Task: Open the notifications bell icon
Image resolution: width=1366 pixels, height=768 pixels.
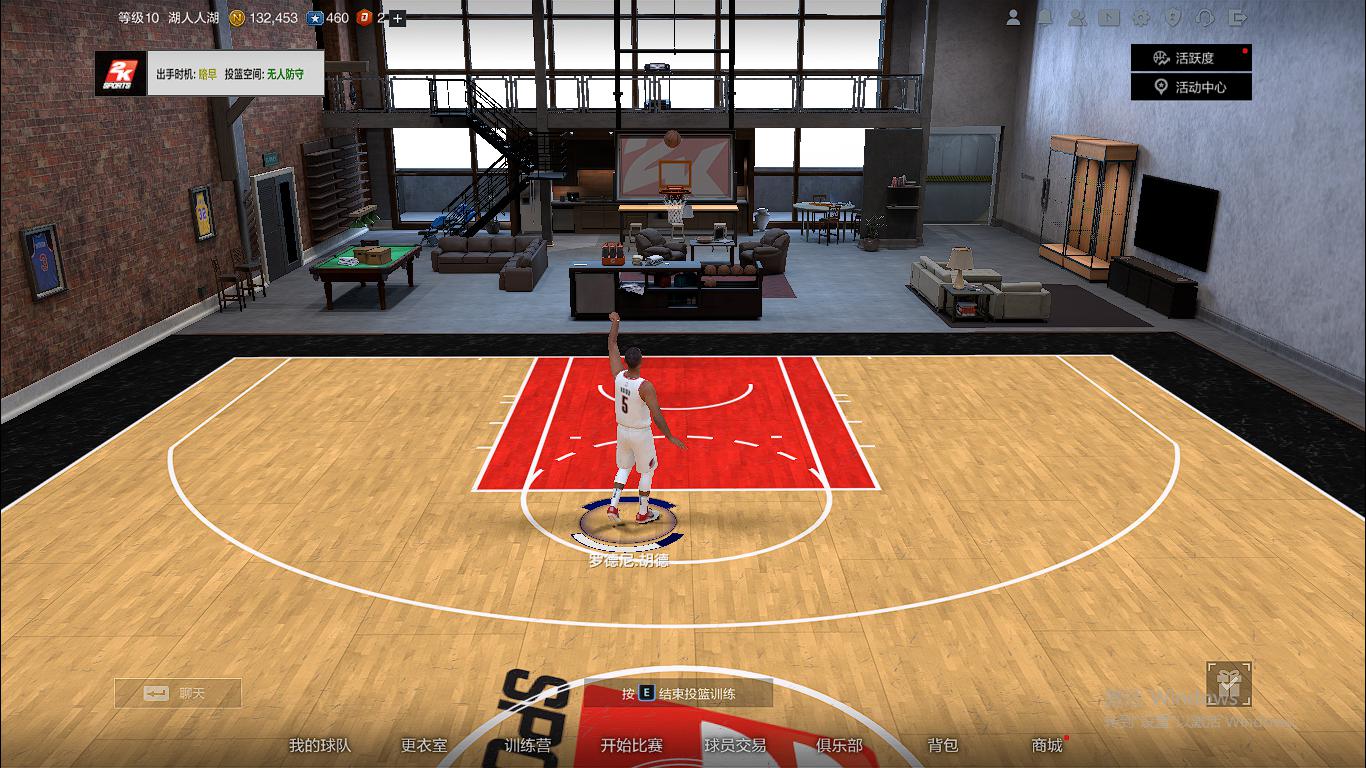Action: (x=1046, y=17)
